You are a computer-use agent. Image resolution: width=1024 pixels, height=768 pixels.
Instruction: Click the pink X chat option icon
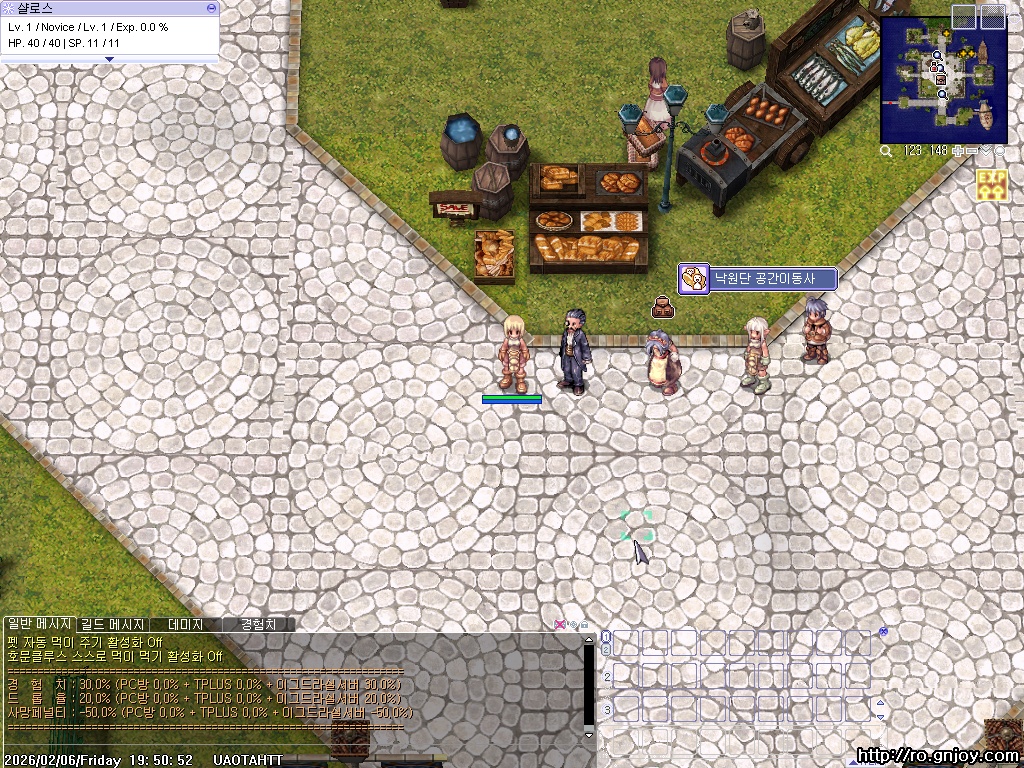point(560,625)
